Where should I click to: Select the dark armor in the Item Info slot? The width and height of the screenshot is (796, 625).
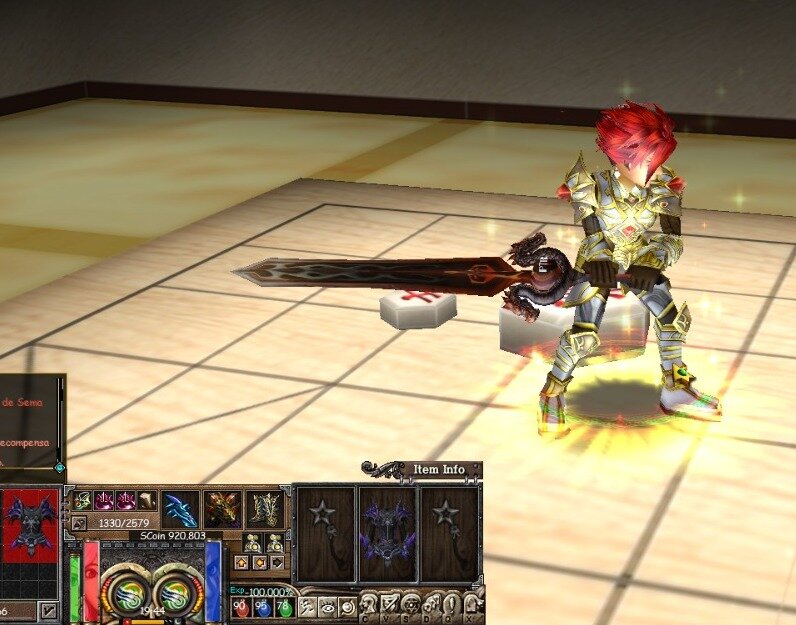coord(387,535)
